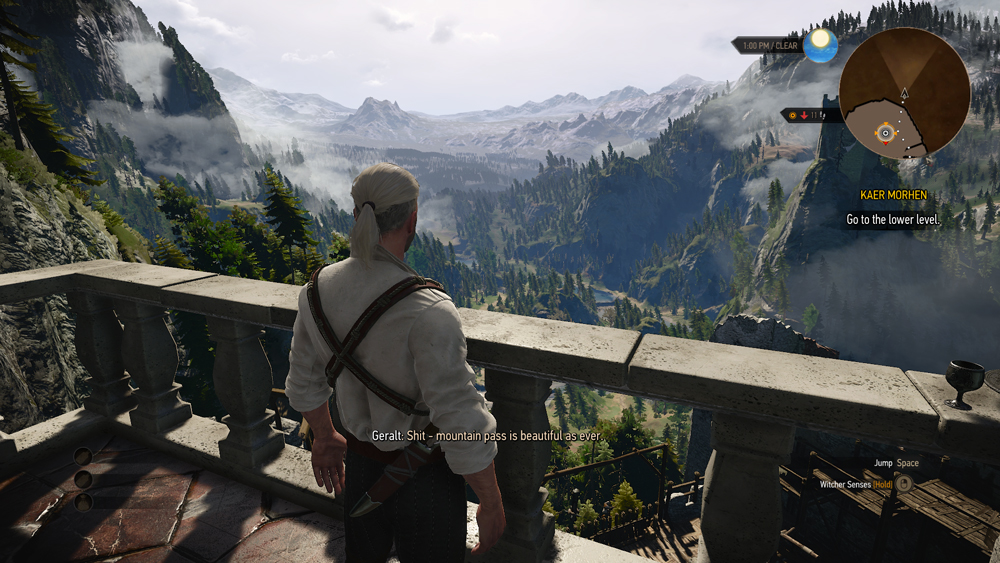The width and height of the screenshot is (1000, 563).
Task: Select the objective distance indicator beside the minimap
Action: [x=808, y=116]
